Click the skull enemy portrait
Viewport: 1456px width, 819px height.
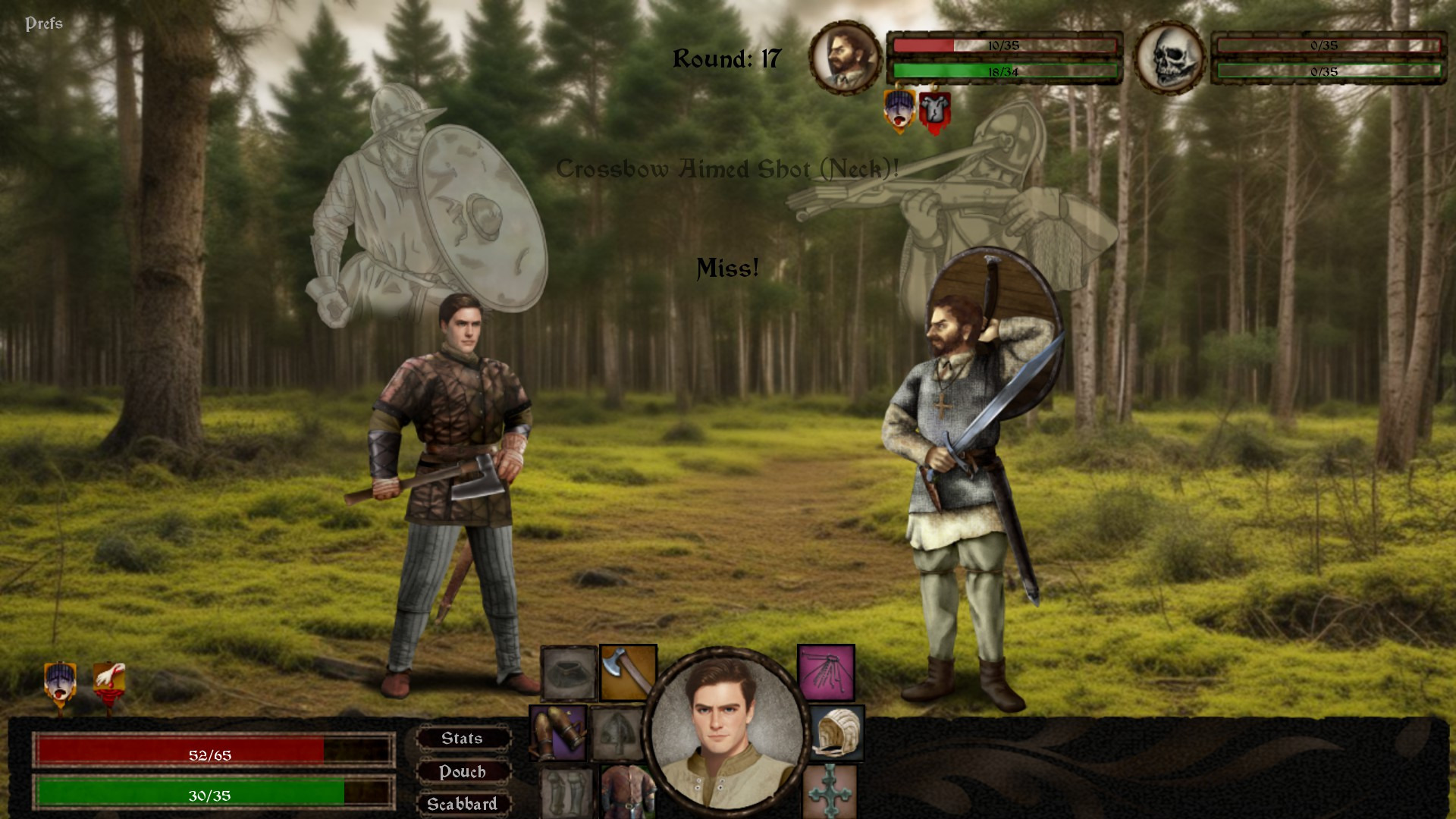click(1169, 58)
